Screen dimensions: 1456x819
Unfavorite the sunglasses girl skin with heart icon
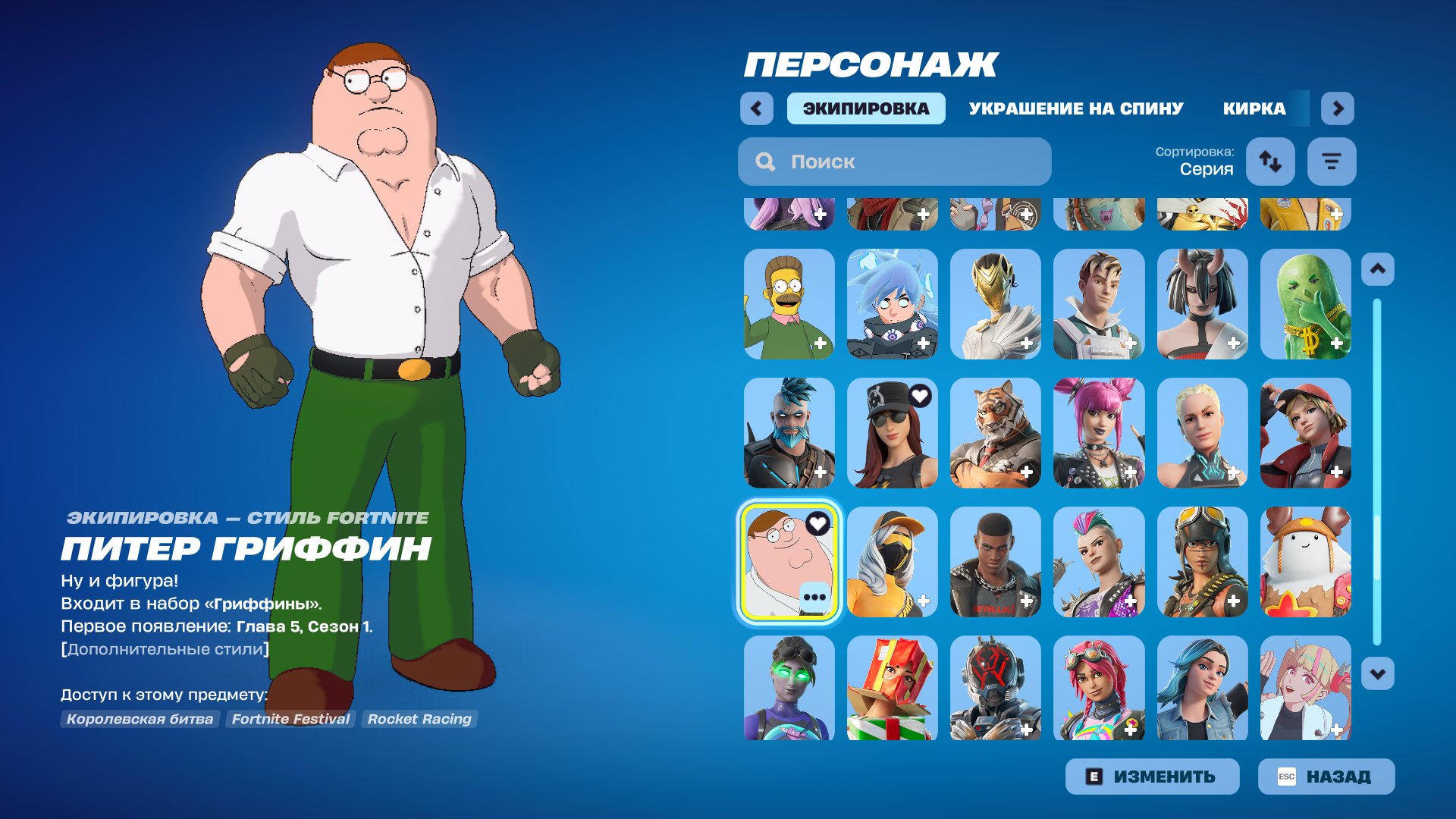(921, 394)
